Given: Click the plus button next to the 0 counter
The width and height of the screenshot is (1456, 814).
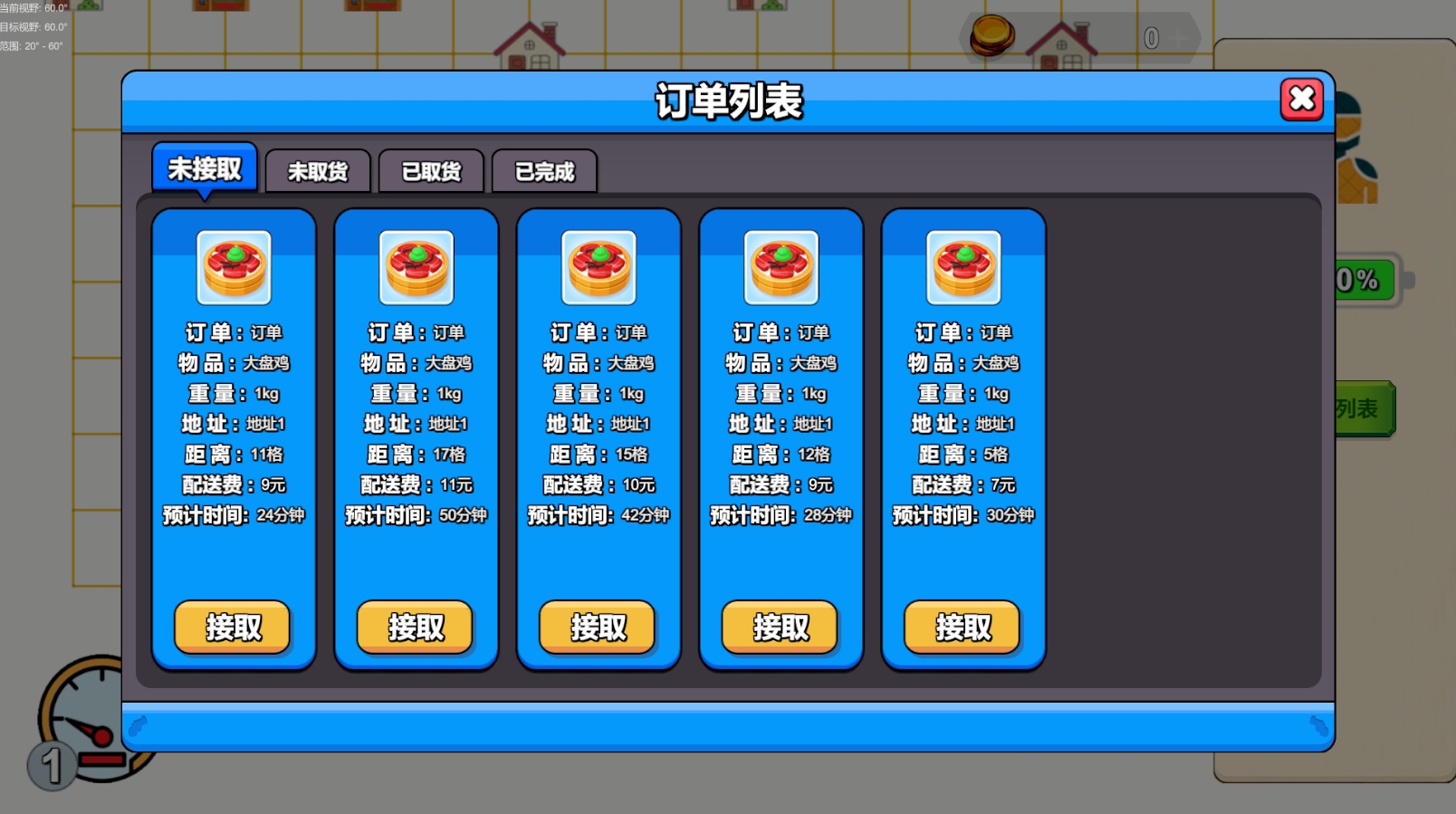Looking at the screenshot, I should [x=1179, y=38].
